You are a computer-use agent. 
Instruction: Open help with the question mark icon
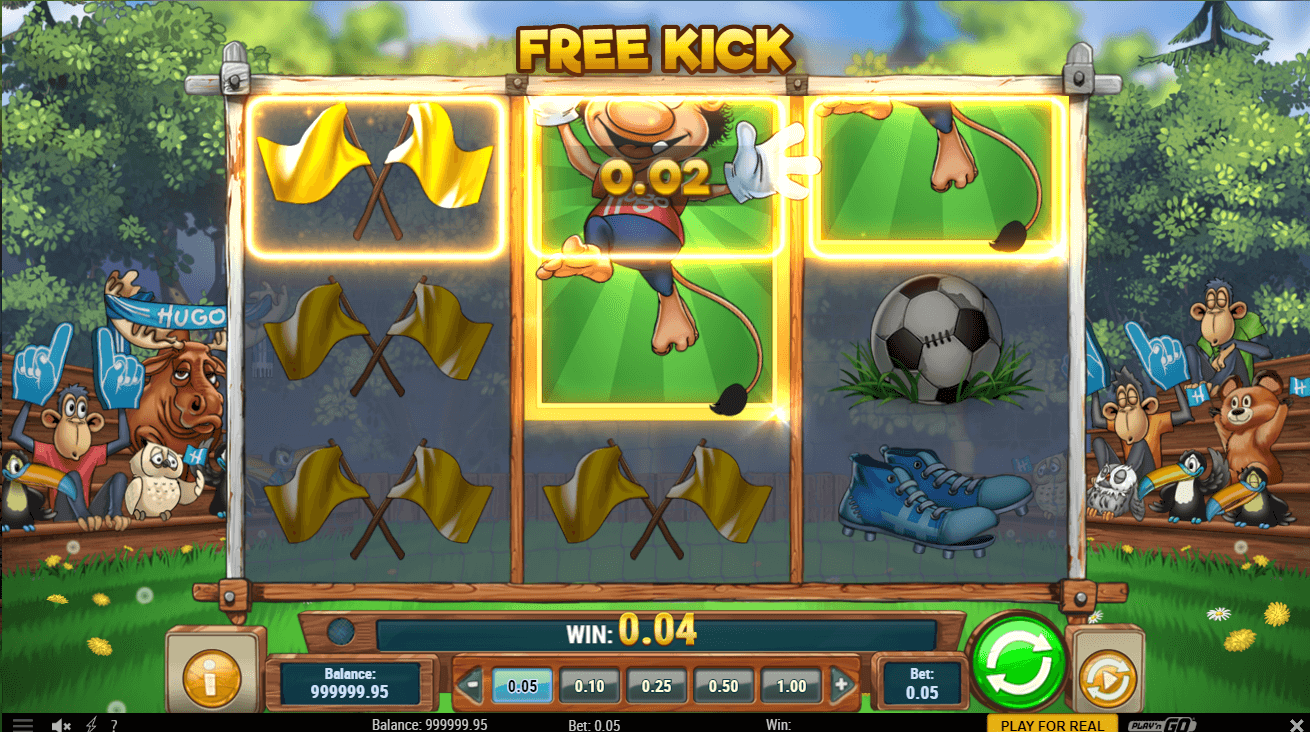tap(114, 724)
